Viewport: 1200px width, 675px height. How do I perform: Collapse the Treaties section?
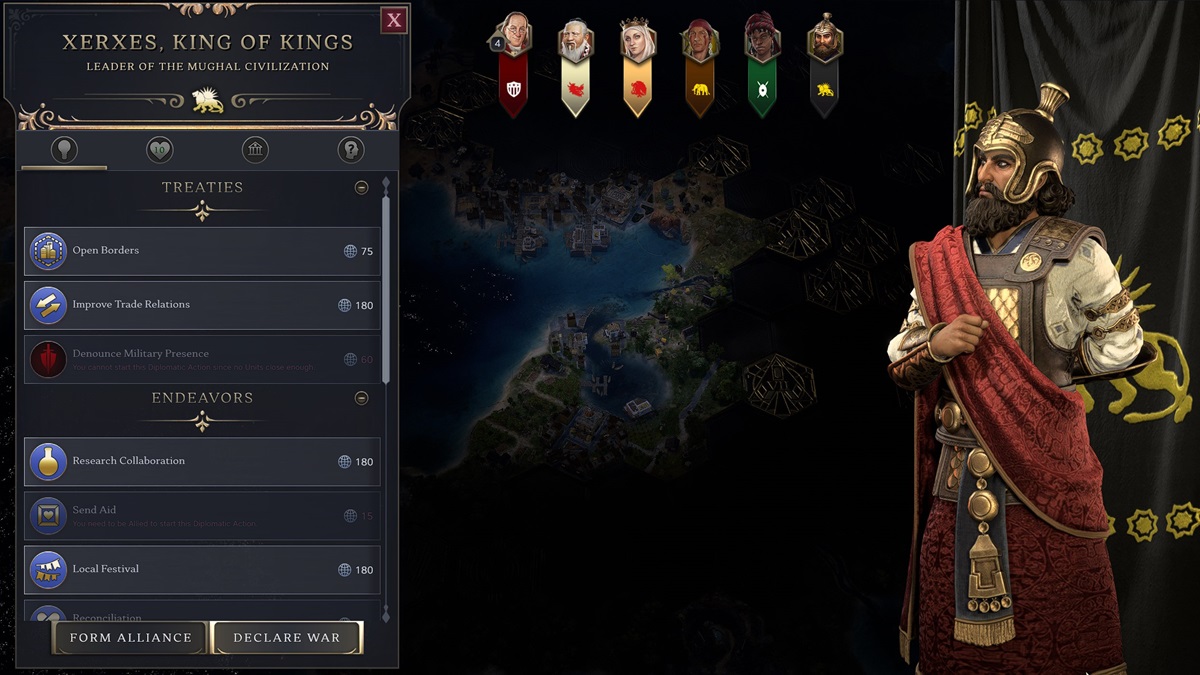coord(362,188)
